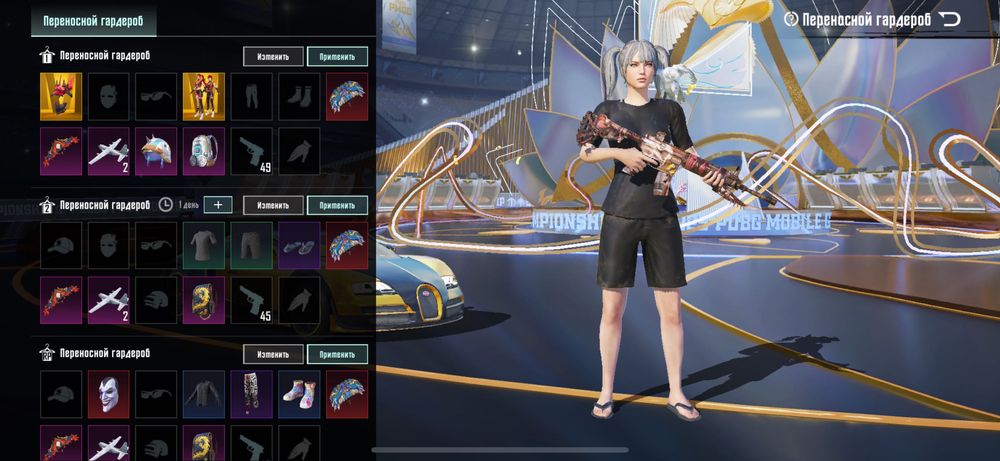Edit wardrobe 2 with the Изменить button
This screenshot has height=461, width=1000.
273,205
